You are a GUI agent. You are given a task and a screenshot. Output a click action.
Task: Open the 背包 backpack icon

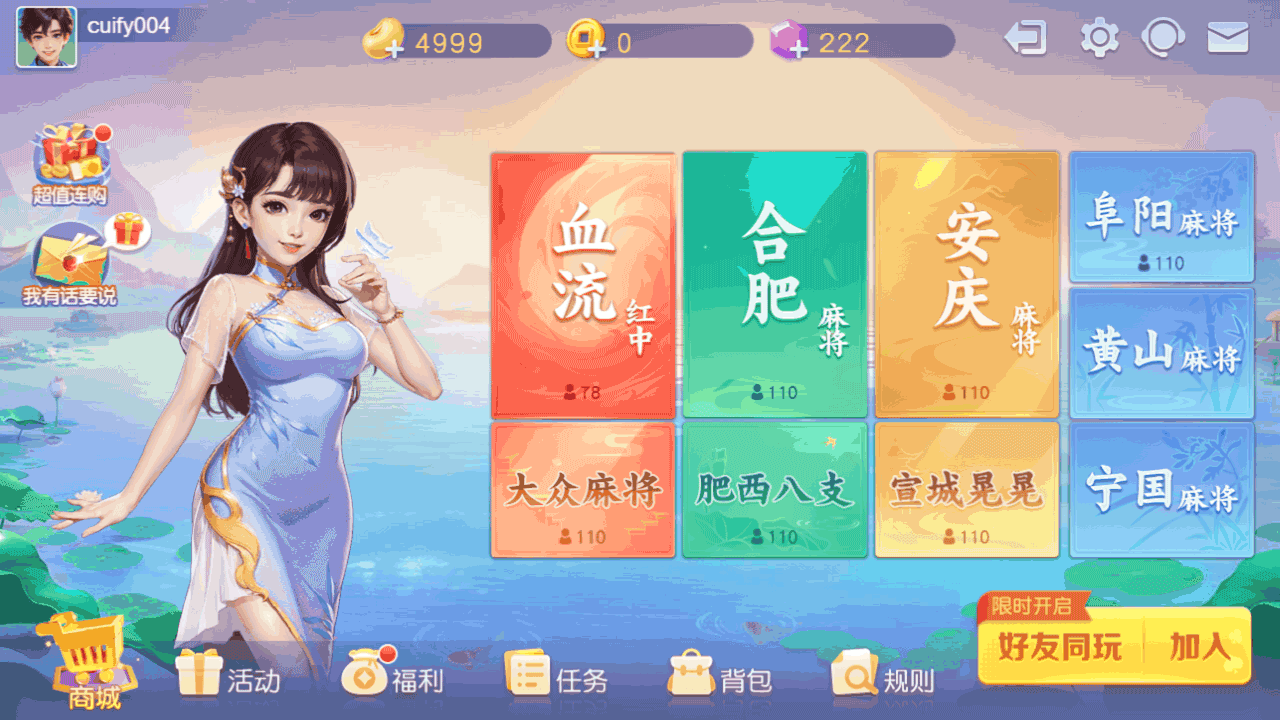pos(690,672)
